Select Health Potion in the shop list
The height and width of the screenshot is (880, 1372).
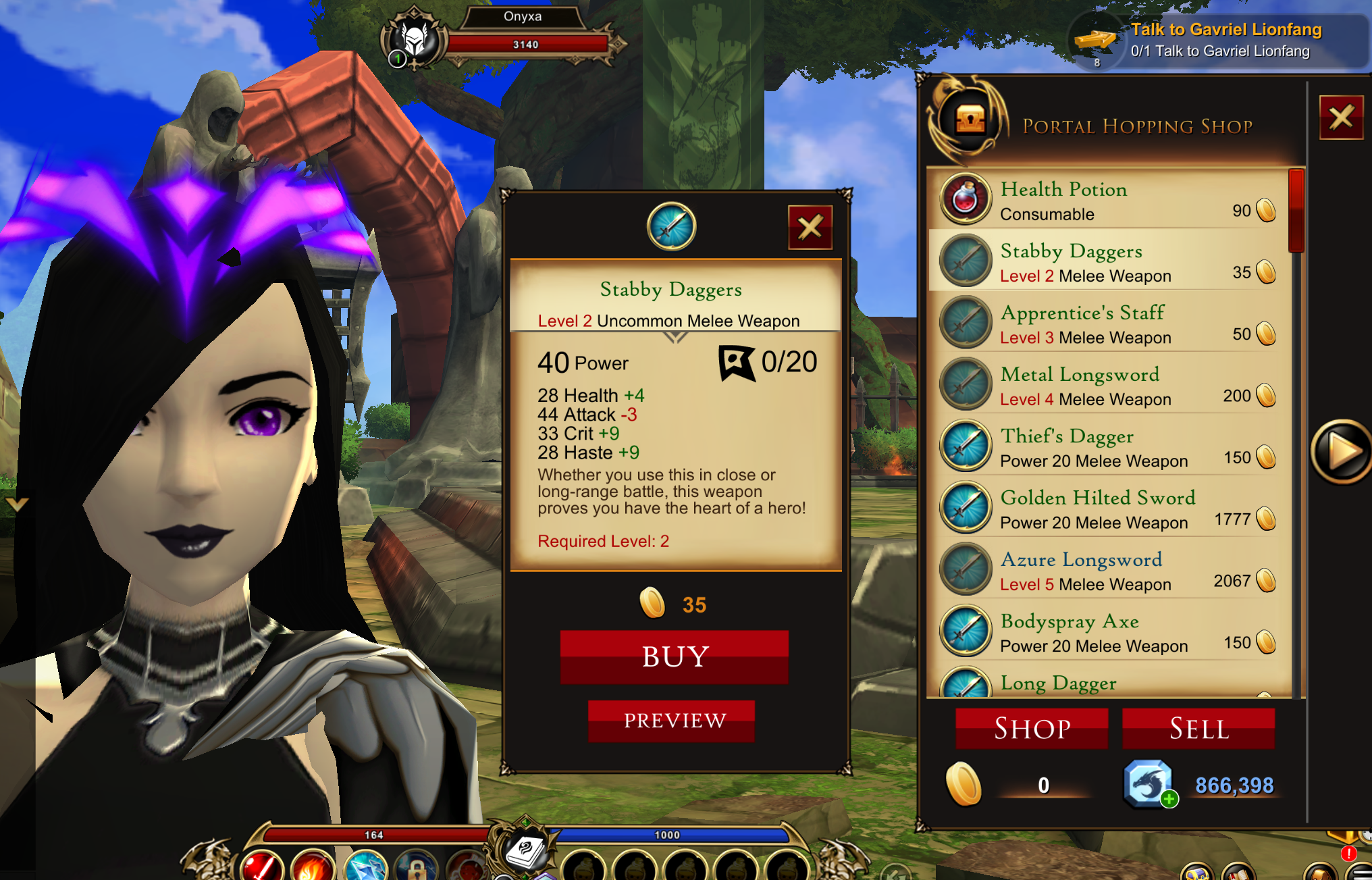coord(1107,200)
